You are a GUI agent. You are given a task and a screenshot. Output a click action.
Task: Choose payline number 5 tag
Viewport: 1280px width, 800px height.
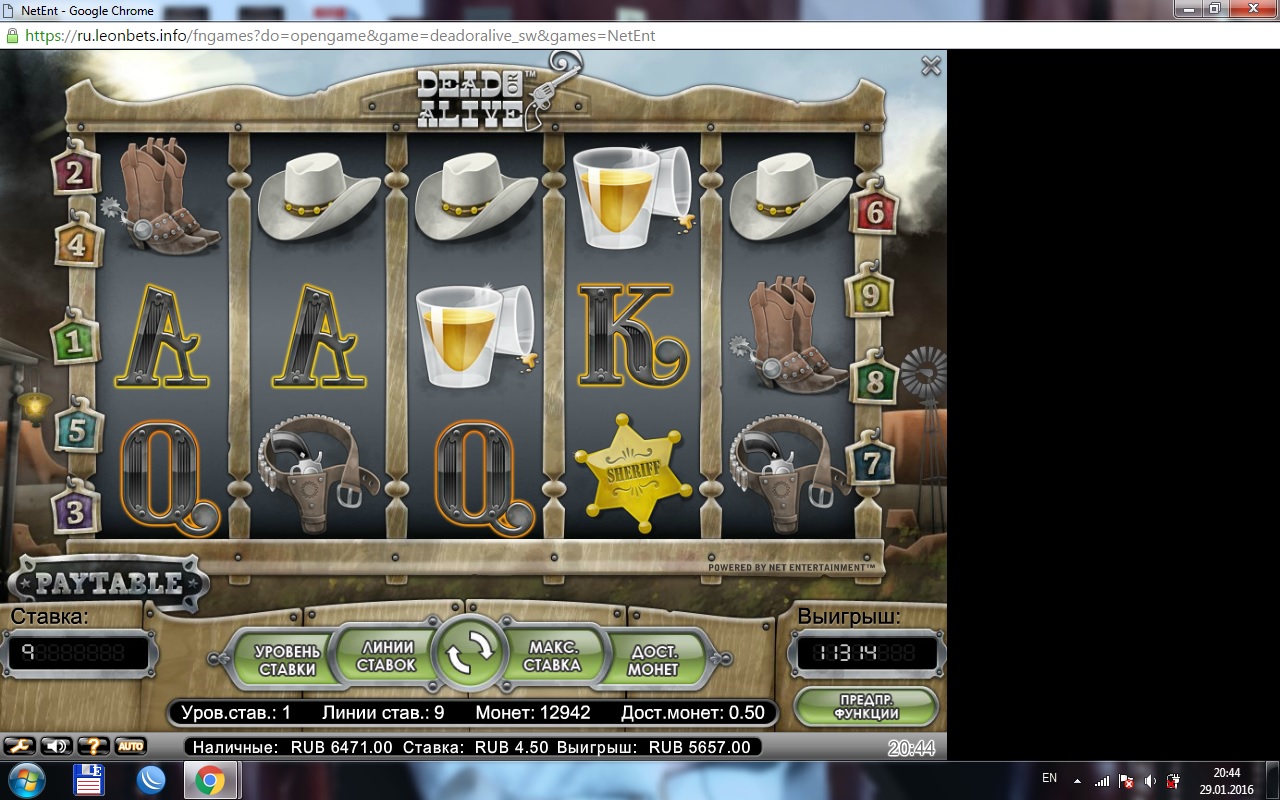(76, 432)
